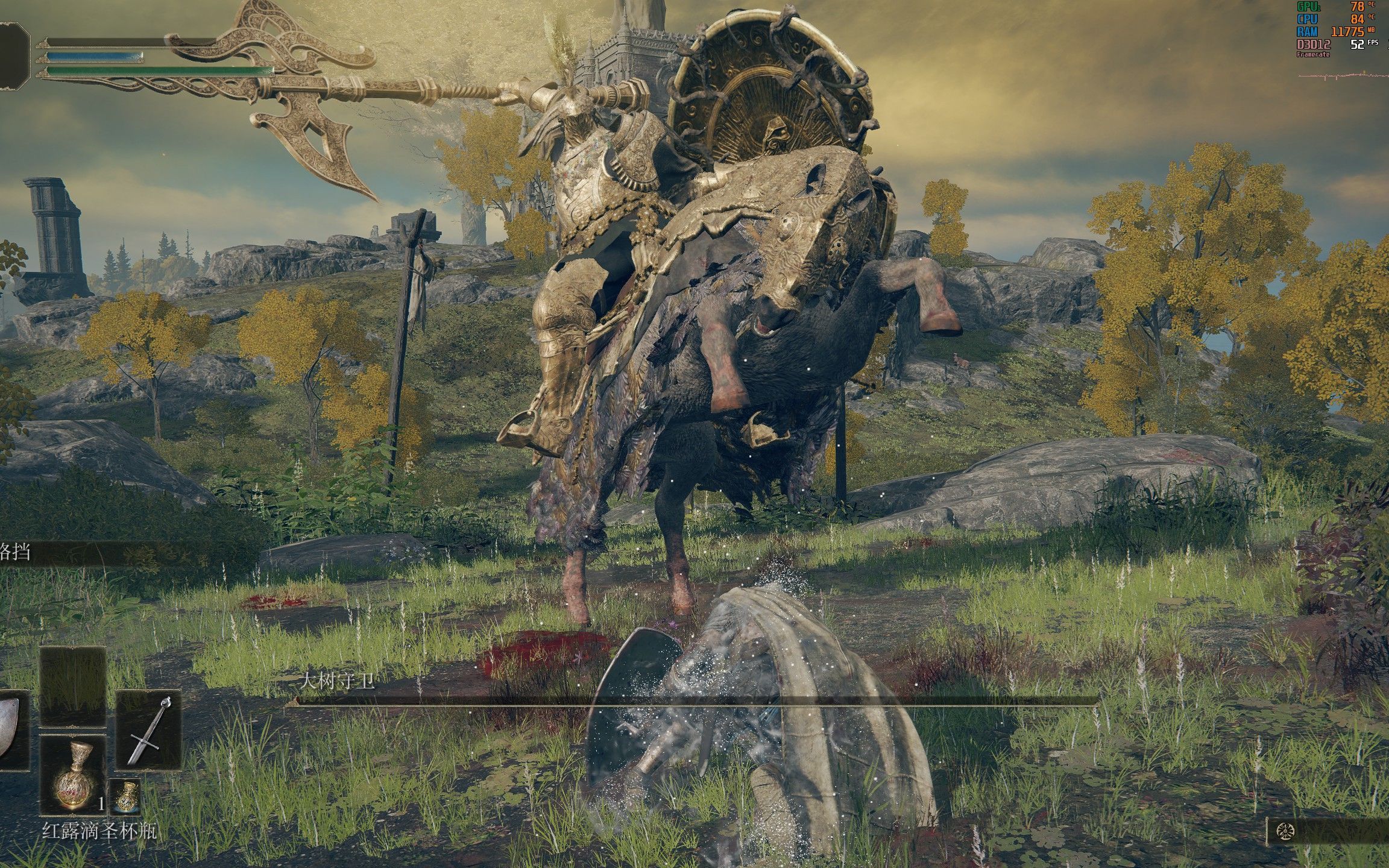Click the small blue-glow next-flask icon
Image resolution: width=1389 pixels, height=868 pixels.
125,797
